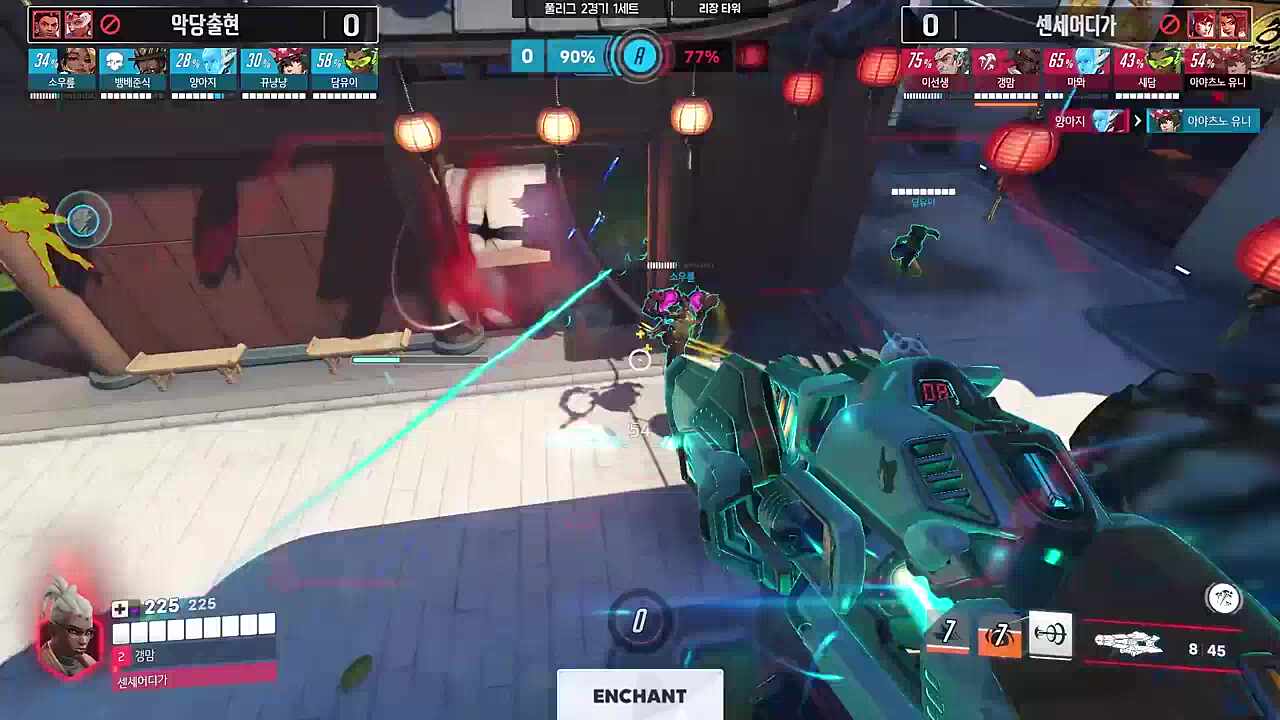
Task: Select player 뱅배준식 with the skull icon
Action: point(132,70)
